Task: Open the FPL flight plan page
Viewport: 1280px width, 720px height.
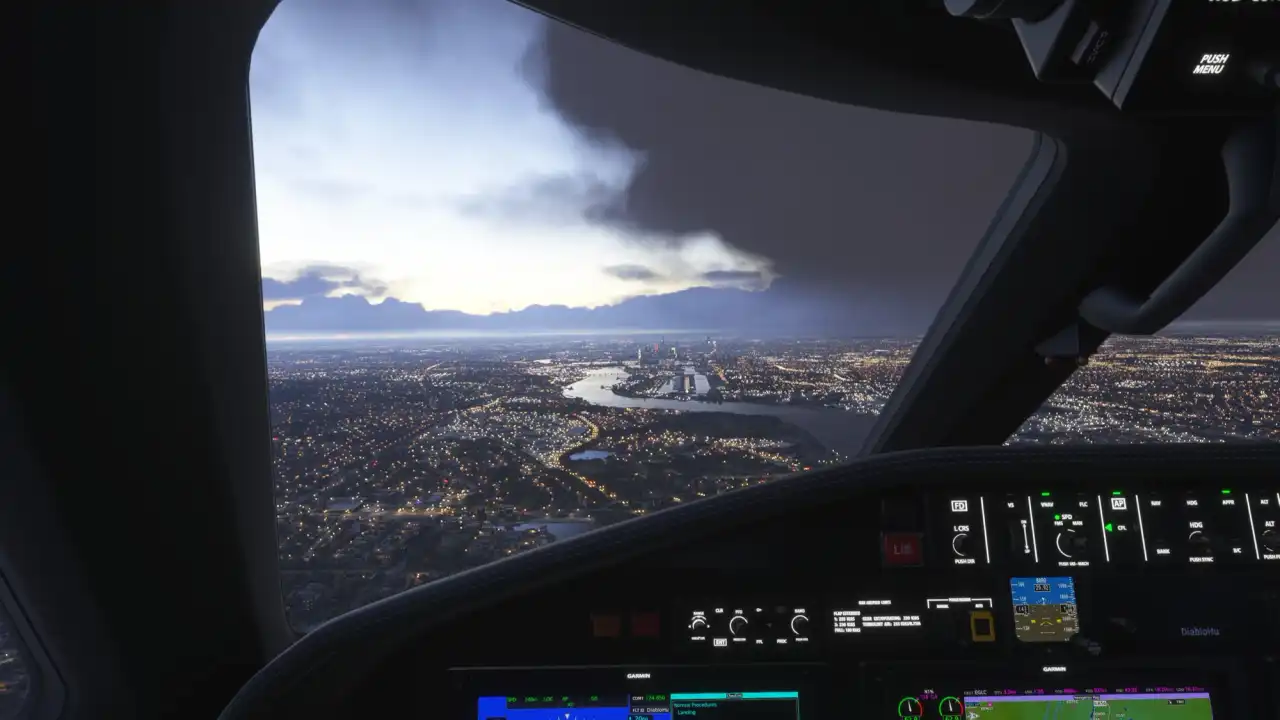Action: pos(757,641)
